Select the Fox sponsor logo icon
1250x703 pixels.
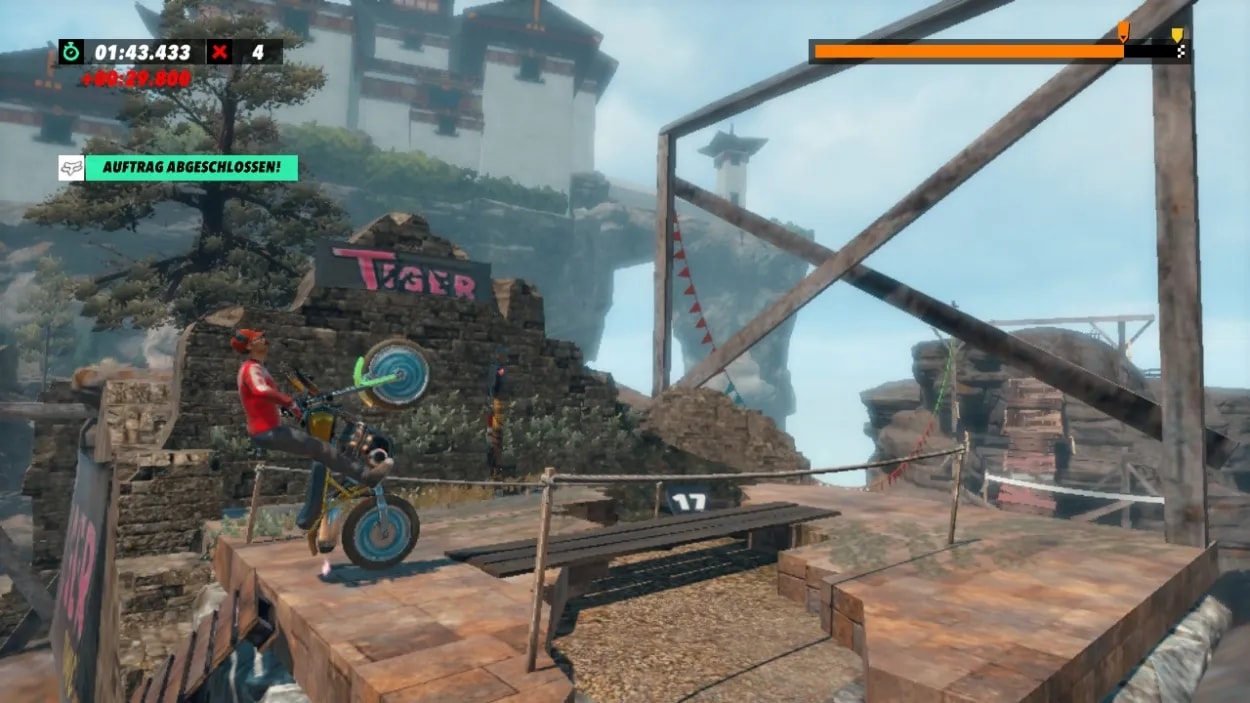point(71,168)
